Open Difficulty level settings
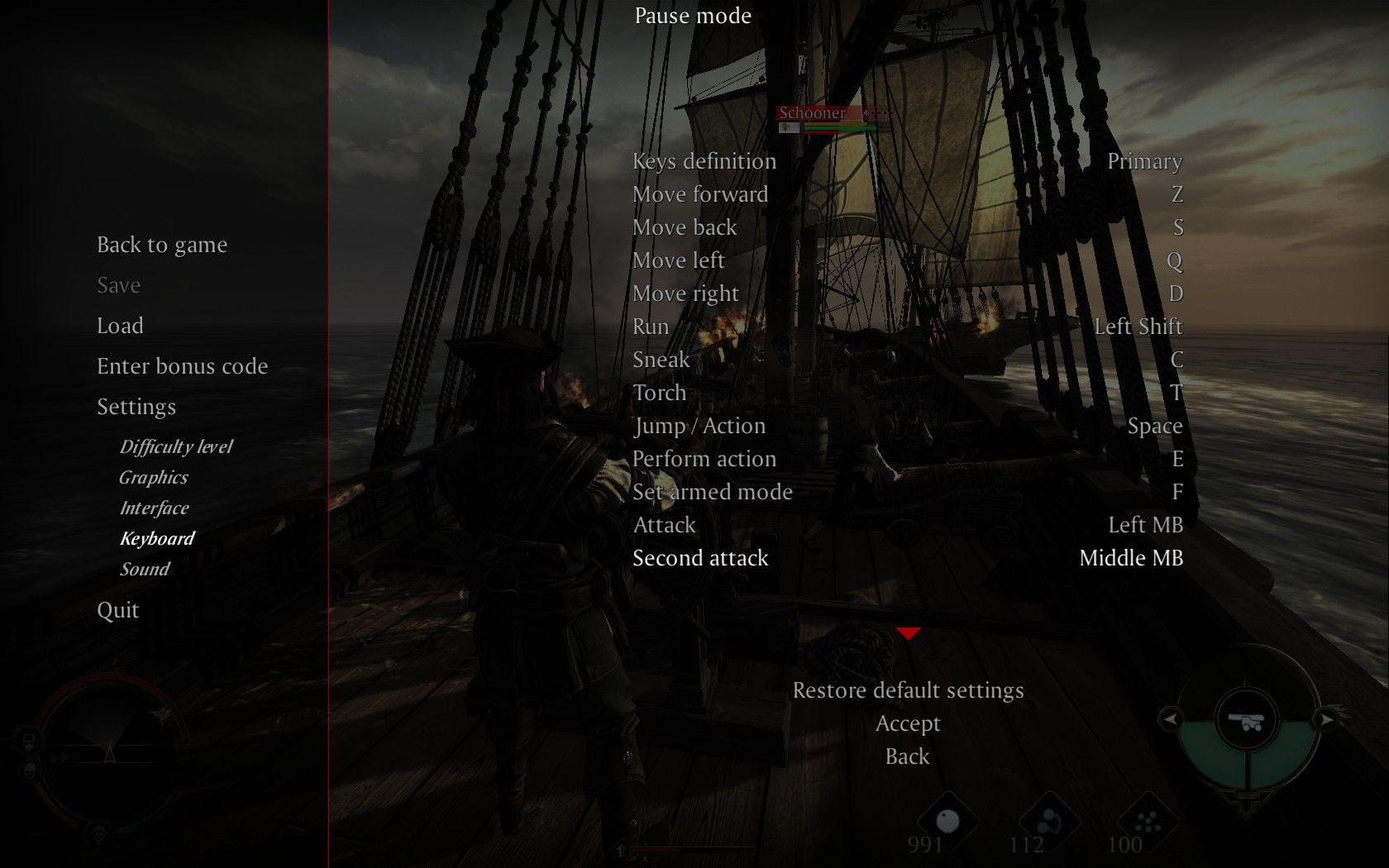 (x=176, y=447)
